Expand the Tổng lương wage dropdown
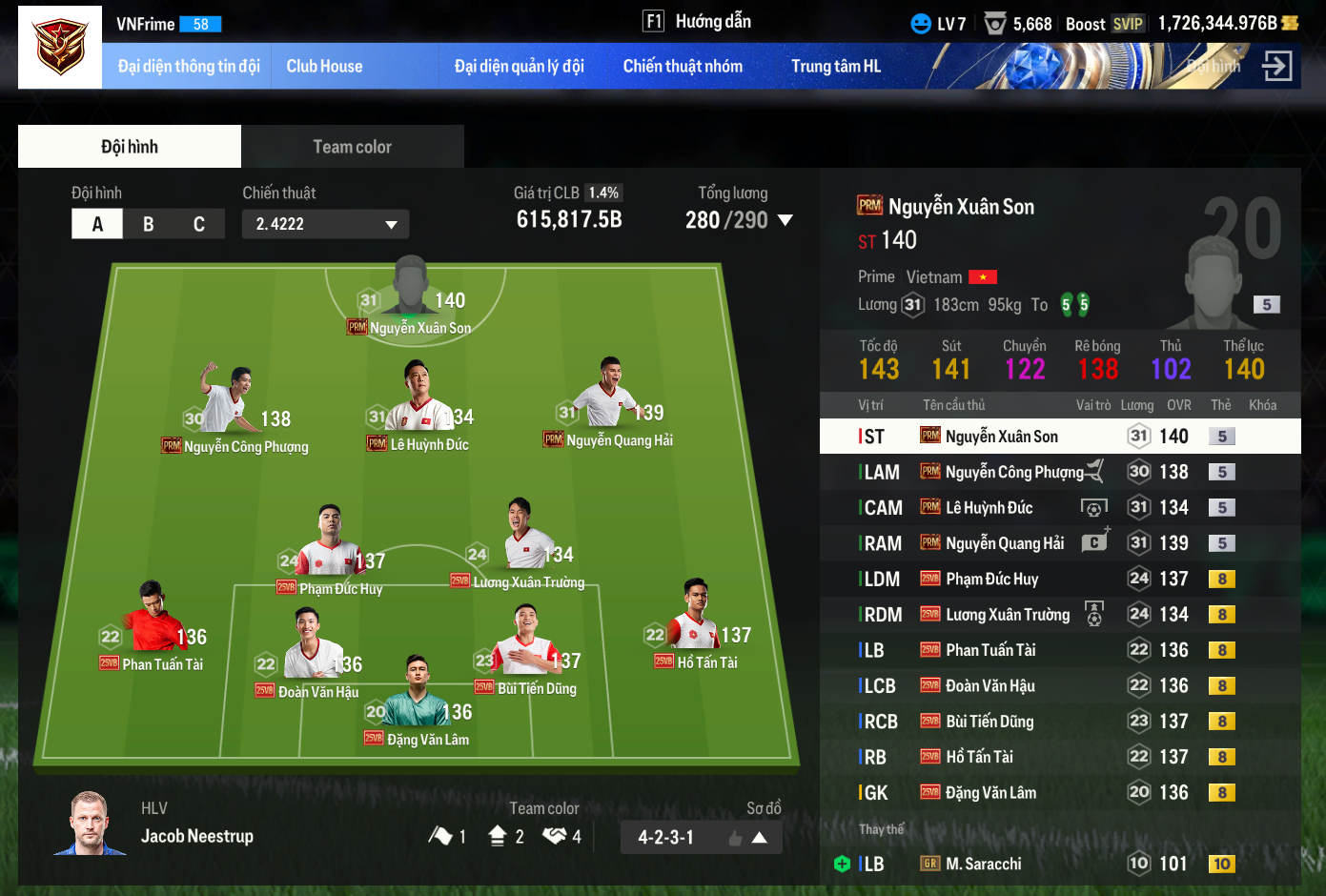Image resolution: width=1326 pixels, height=896 pixels. [x=785, y=220]
